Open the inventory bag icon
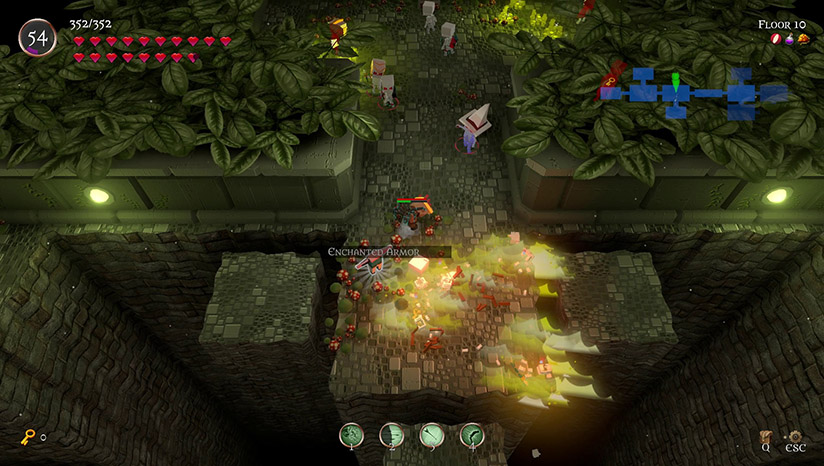The image size is (824, 466). (x=767, y=436)
